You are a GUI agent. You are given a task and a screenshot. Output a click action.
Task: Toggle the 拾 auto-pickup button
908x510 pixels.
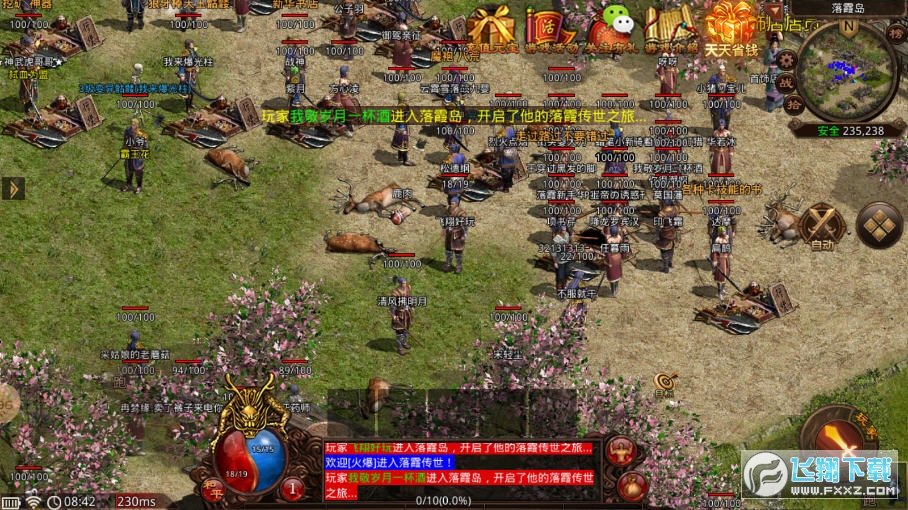pos(794,104)
